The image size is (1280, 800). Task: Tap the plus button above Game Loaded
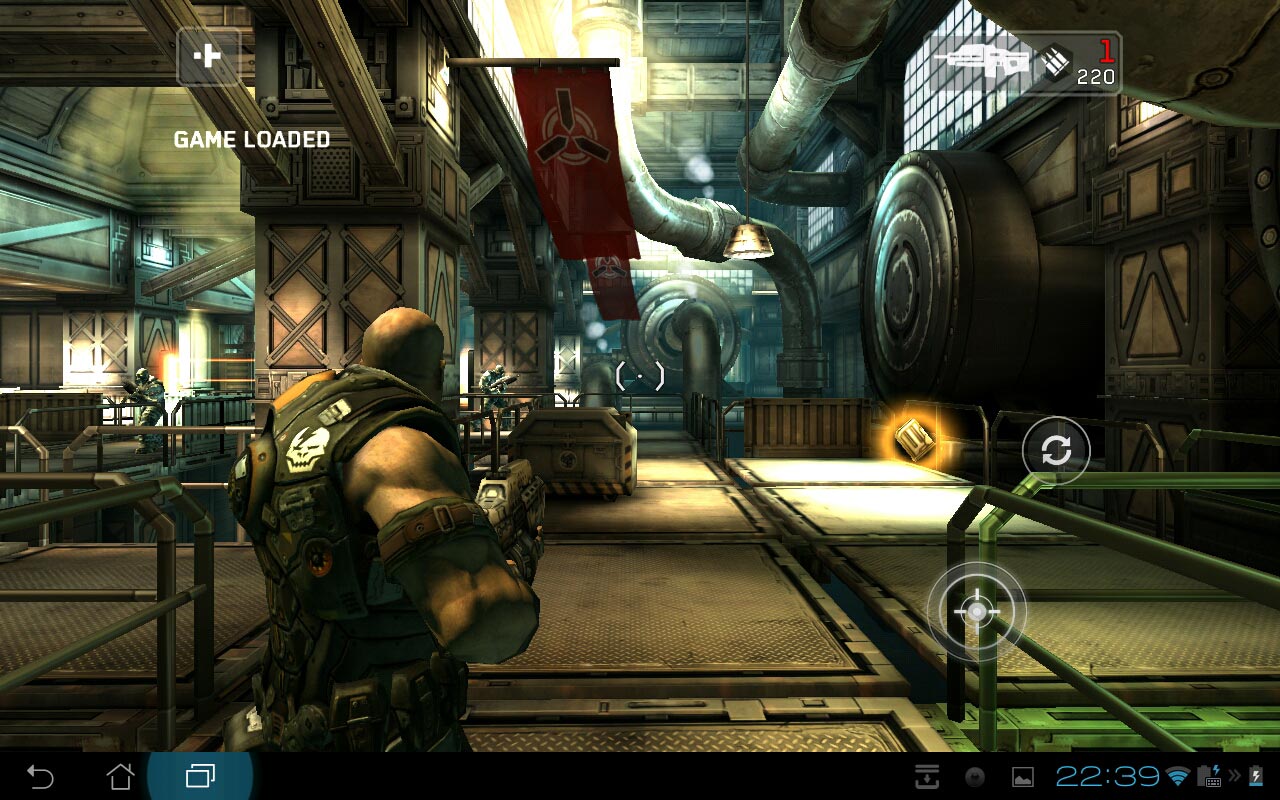[x=208, y=56]
